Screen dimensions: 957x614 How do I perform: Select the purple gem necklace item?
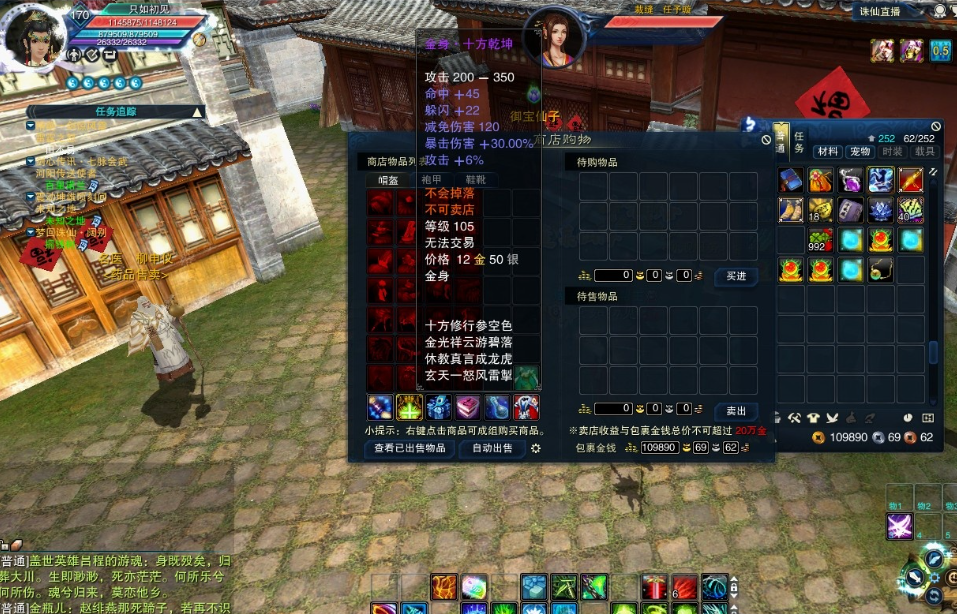click(850, 180)
